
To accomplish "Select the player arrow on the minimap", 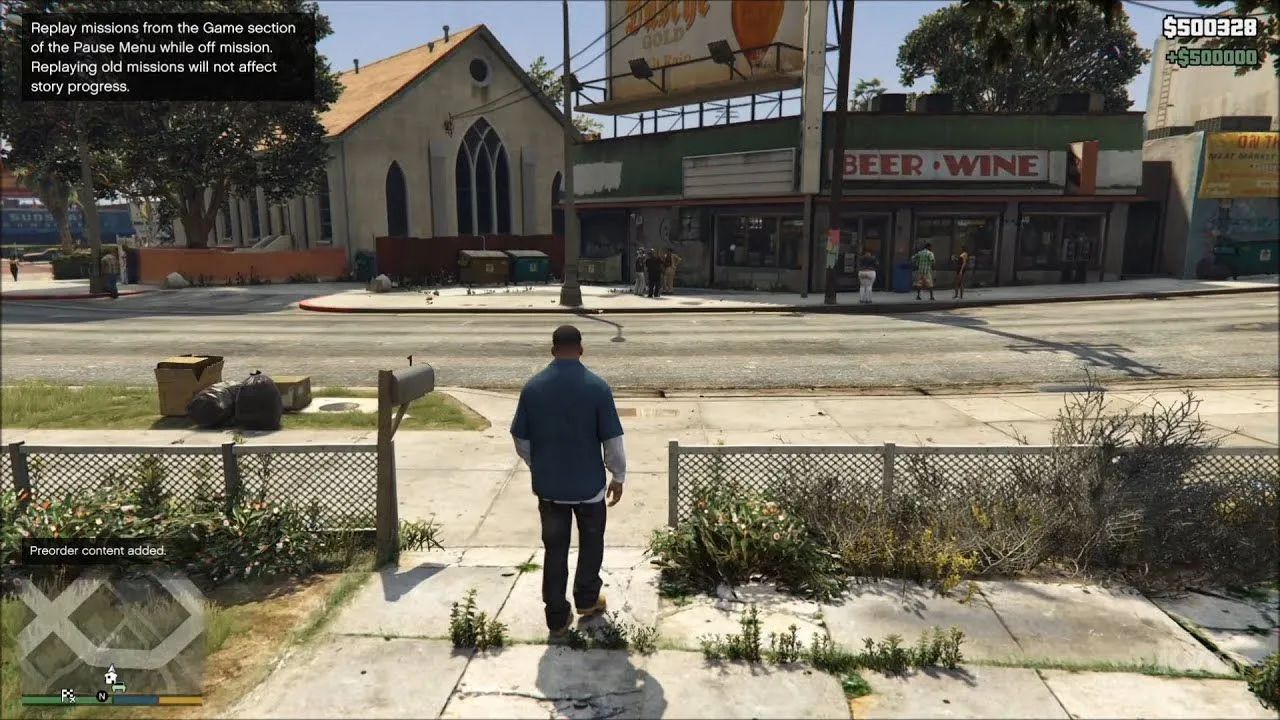I will pos(111,668).
